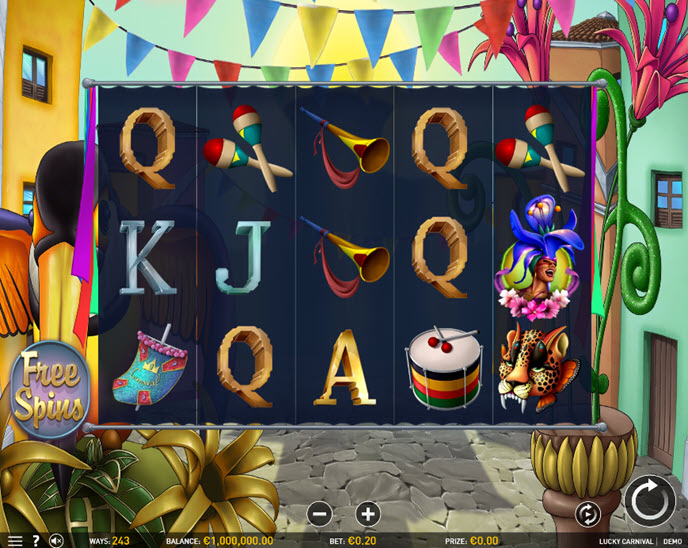
Task: Open the autoplay spin options
Action: pos(588,514)
